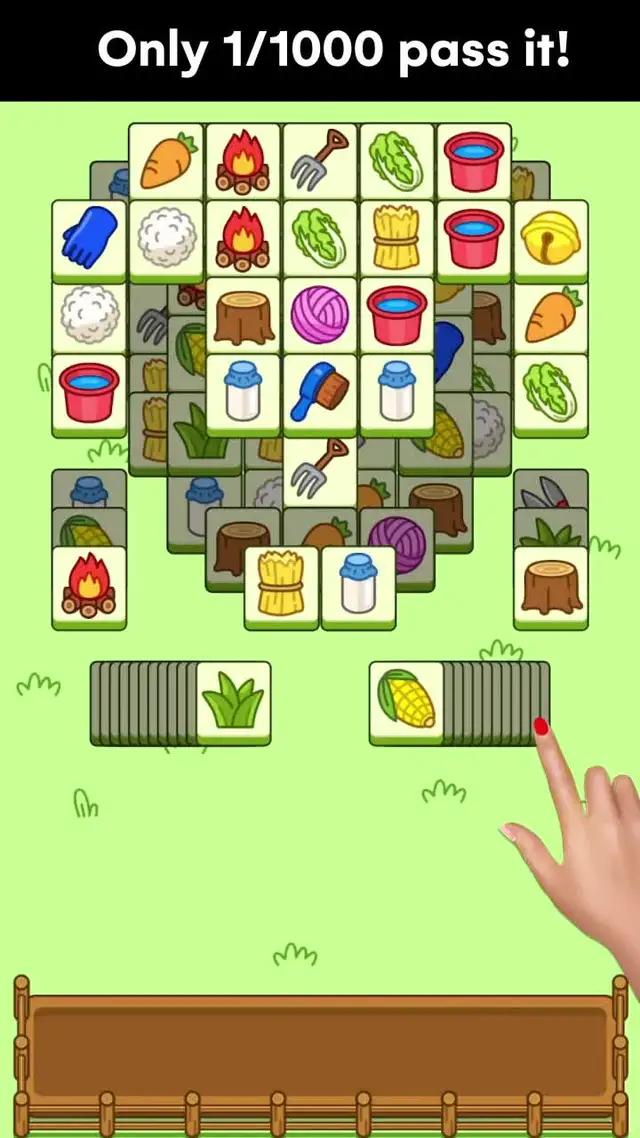Screen dimensions: 640x1138
Task: Choose the blue brush tile
Action: click(320, 391)
